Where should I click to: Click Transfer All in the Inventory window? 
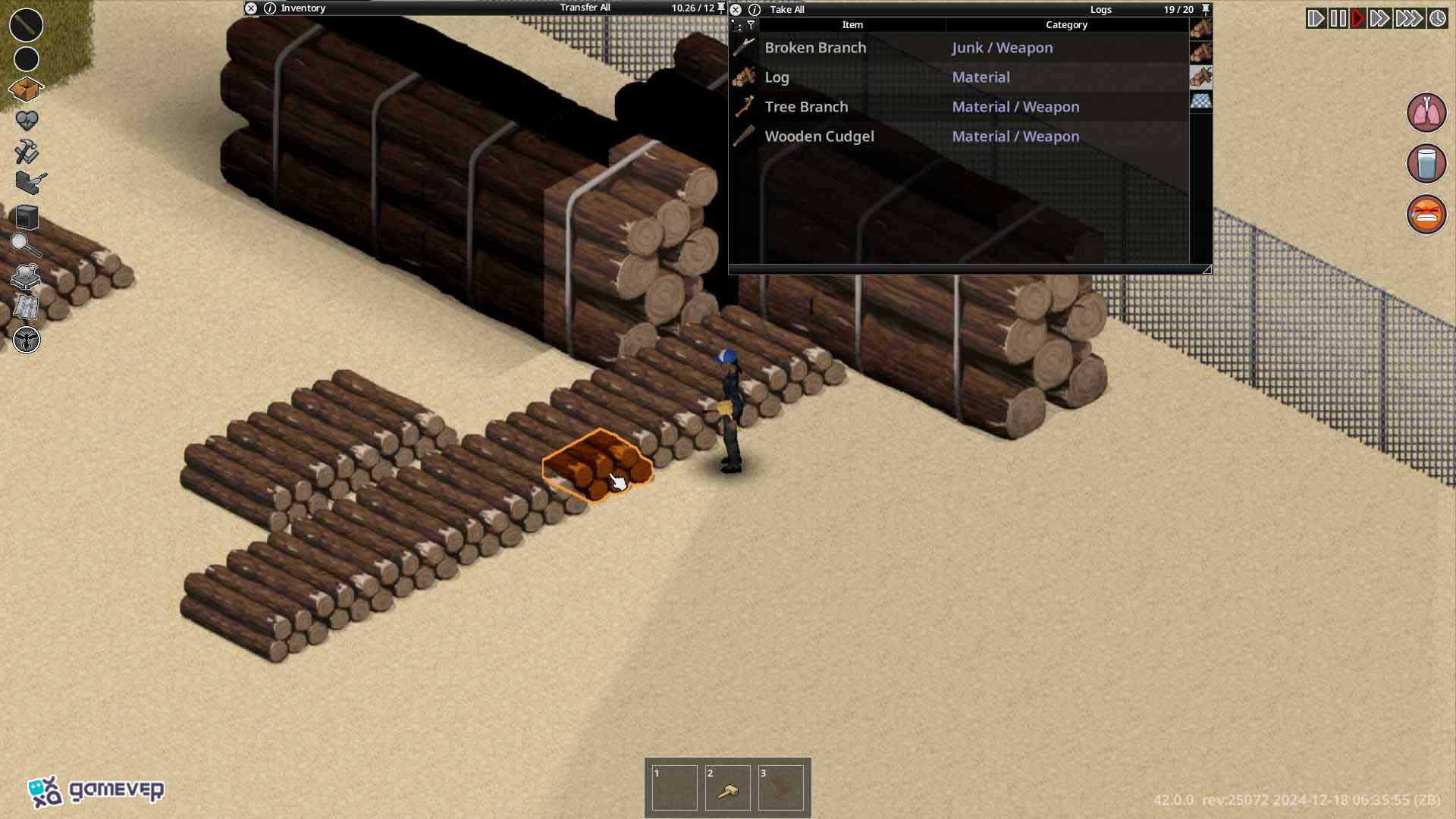[585, 8]
